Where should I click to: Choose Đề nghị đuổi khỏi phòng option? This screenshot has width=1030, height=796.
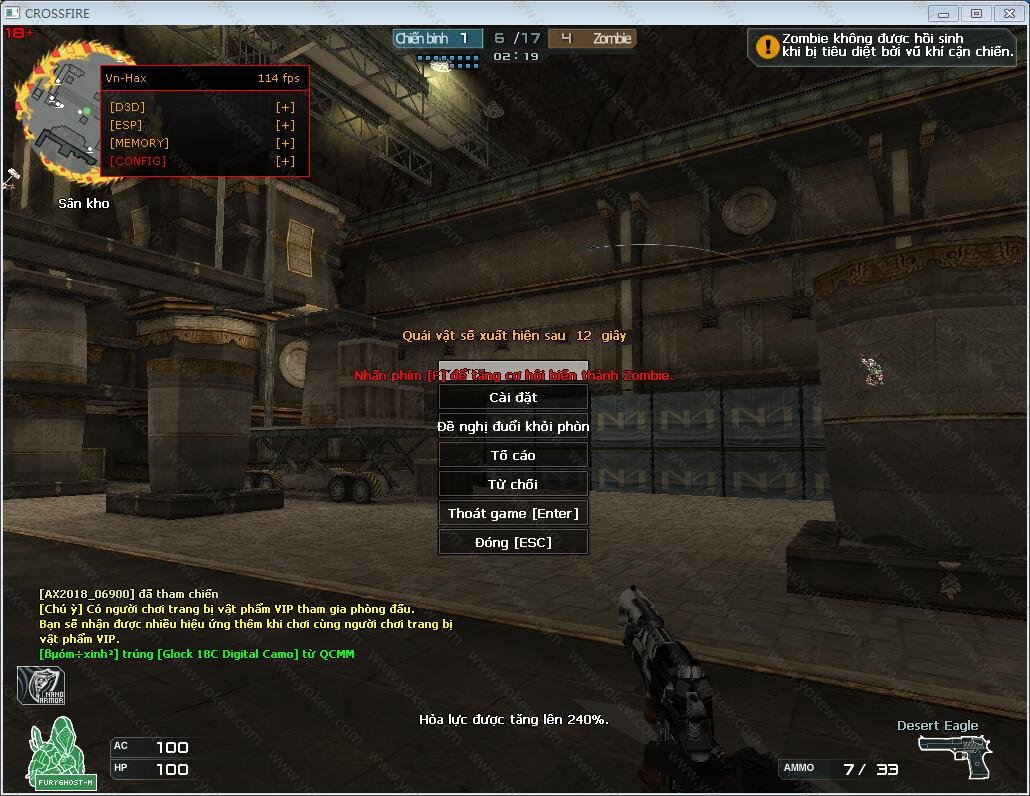[513, 426]
